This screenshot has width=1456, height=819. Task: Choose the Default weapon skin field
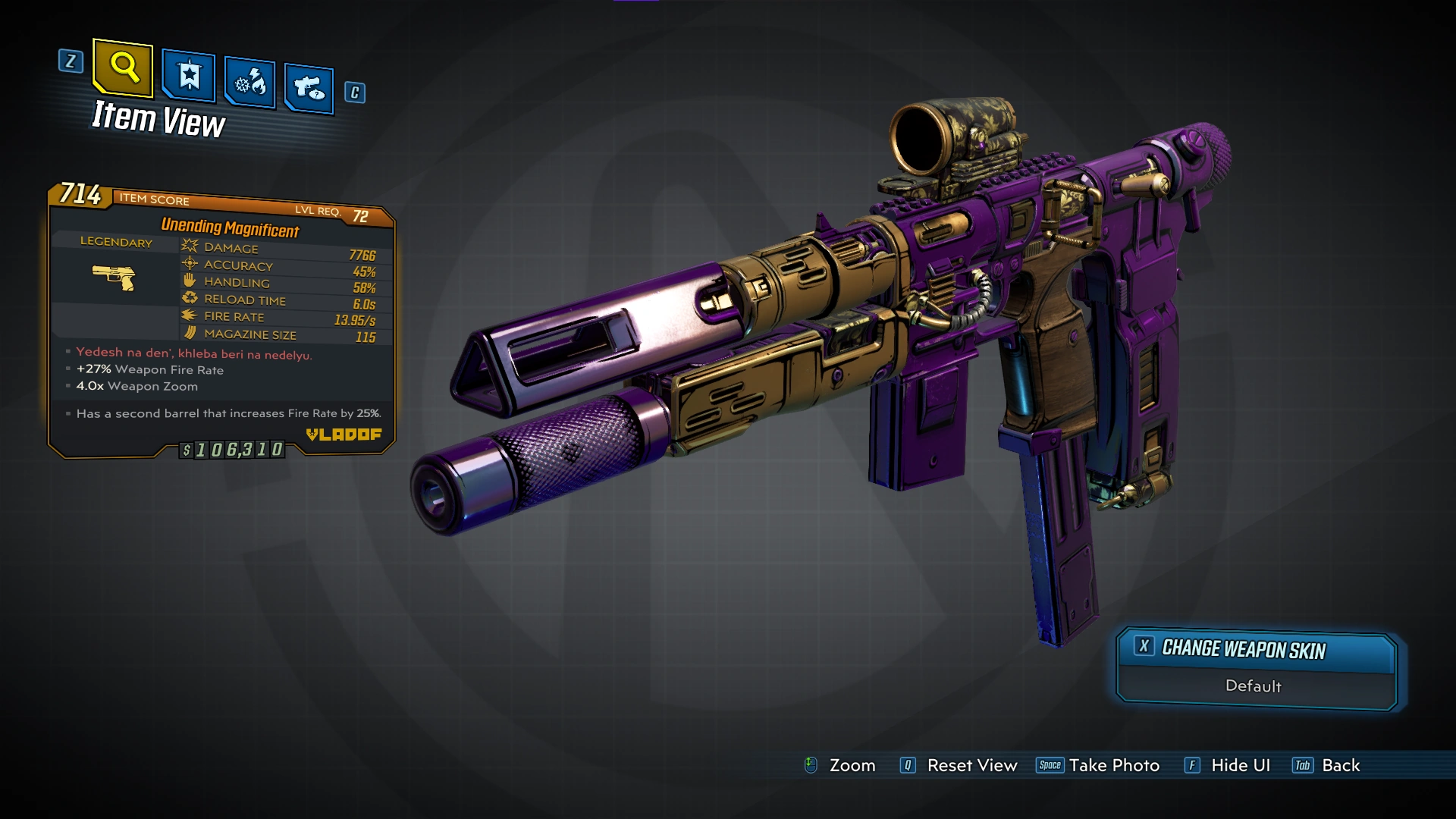pyautogui.click(x=1253, y=686)
